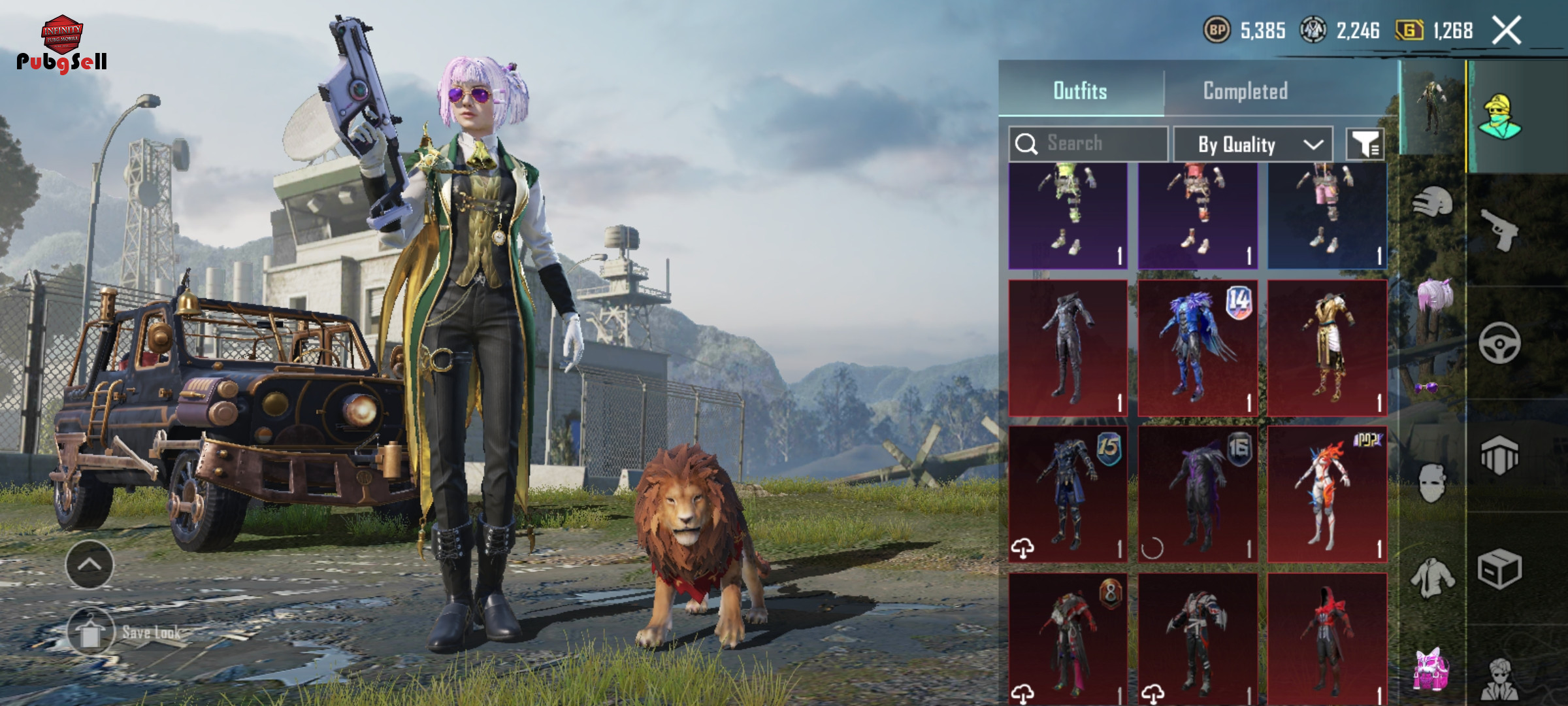Show the helmet equipment slot

1432,203
